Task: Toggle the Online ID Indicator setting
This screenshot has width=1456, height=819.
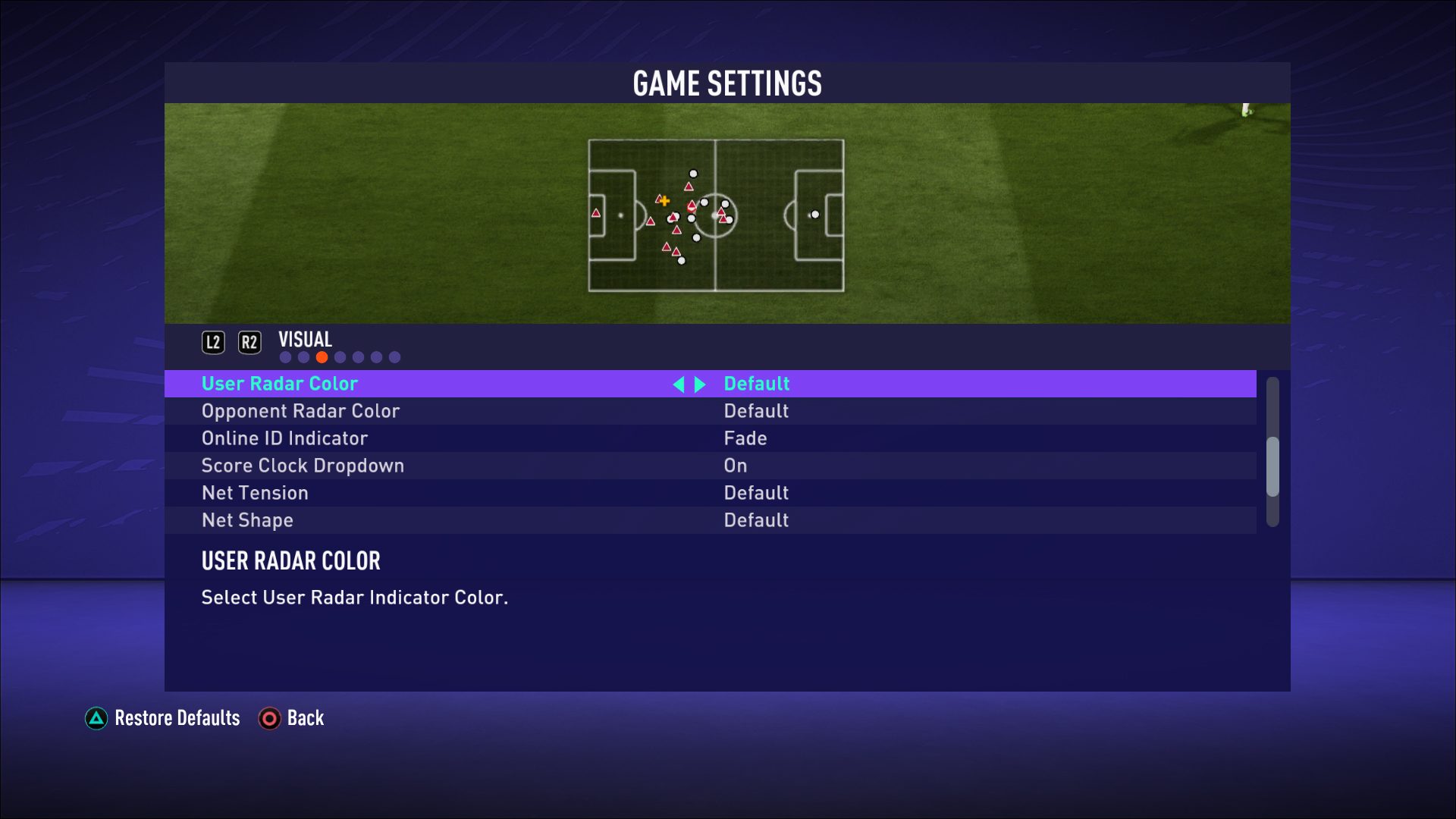Action: 744,438
